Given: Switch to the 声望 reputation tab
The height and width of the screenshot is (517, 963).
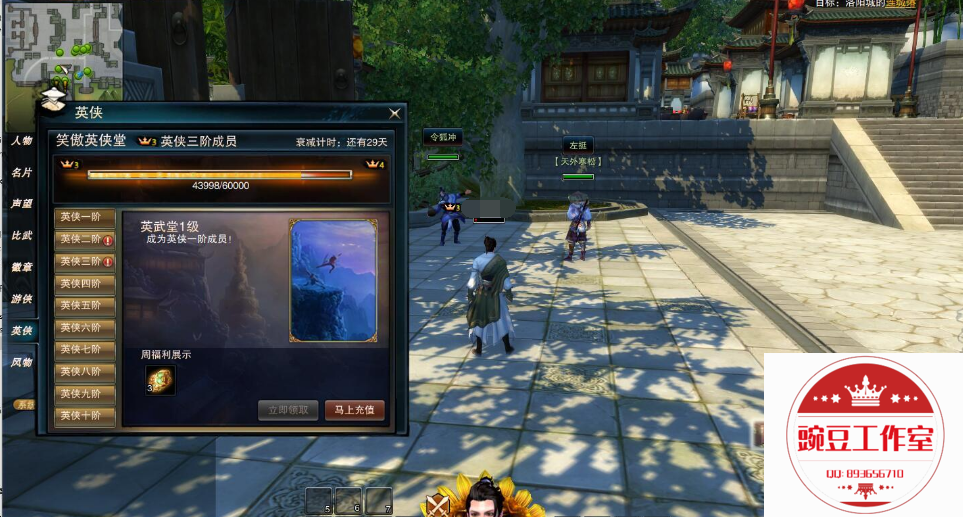Looking at the screenshot, I should [x=21, y=204].
